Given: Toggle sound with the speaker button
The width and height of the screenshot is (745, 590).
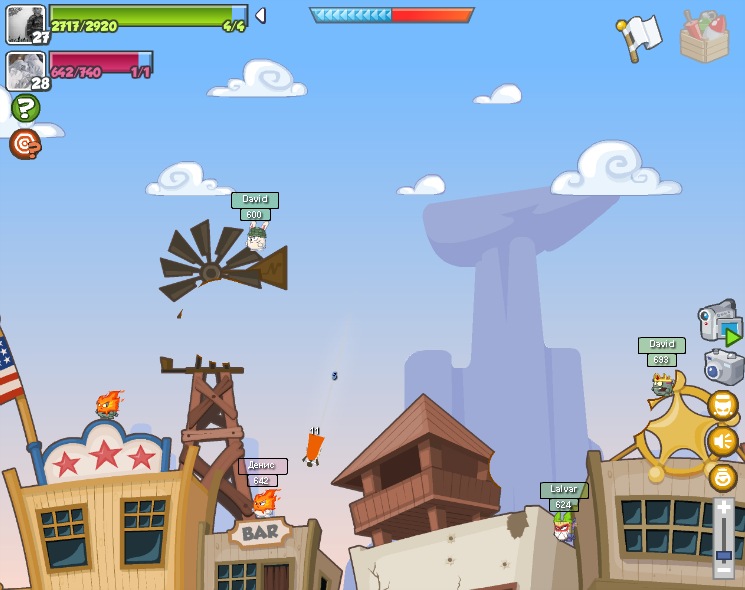Looking at the screenshot, I should [722, 441].
